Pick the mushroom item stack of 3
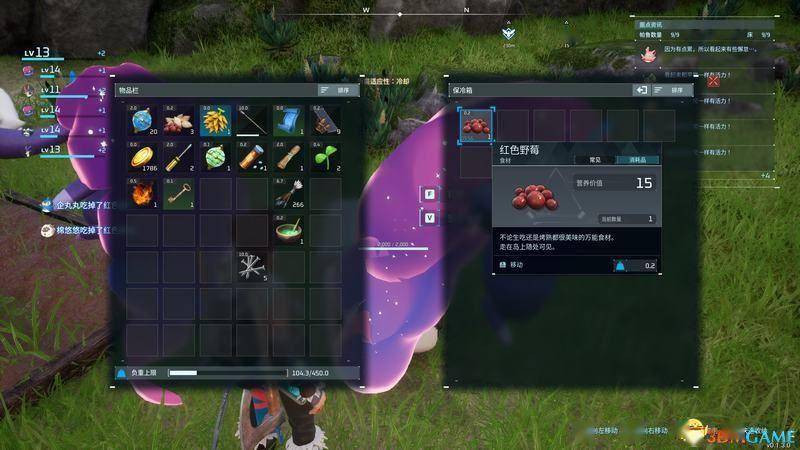 [x=178, y=122]
